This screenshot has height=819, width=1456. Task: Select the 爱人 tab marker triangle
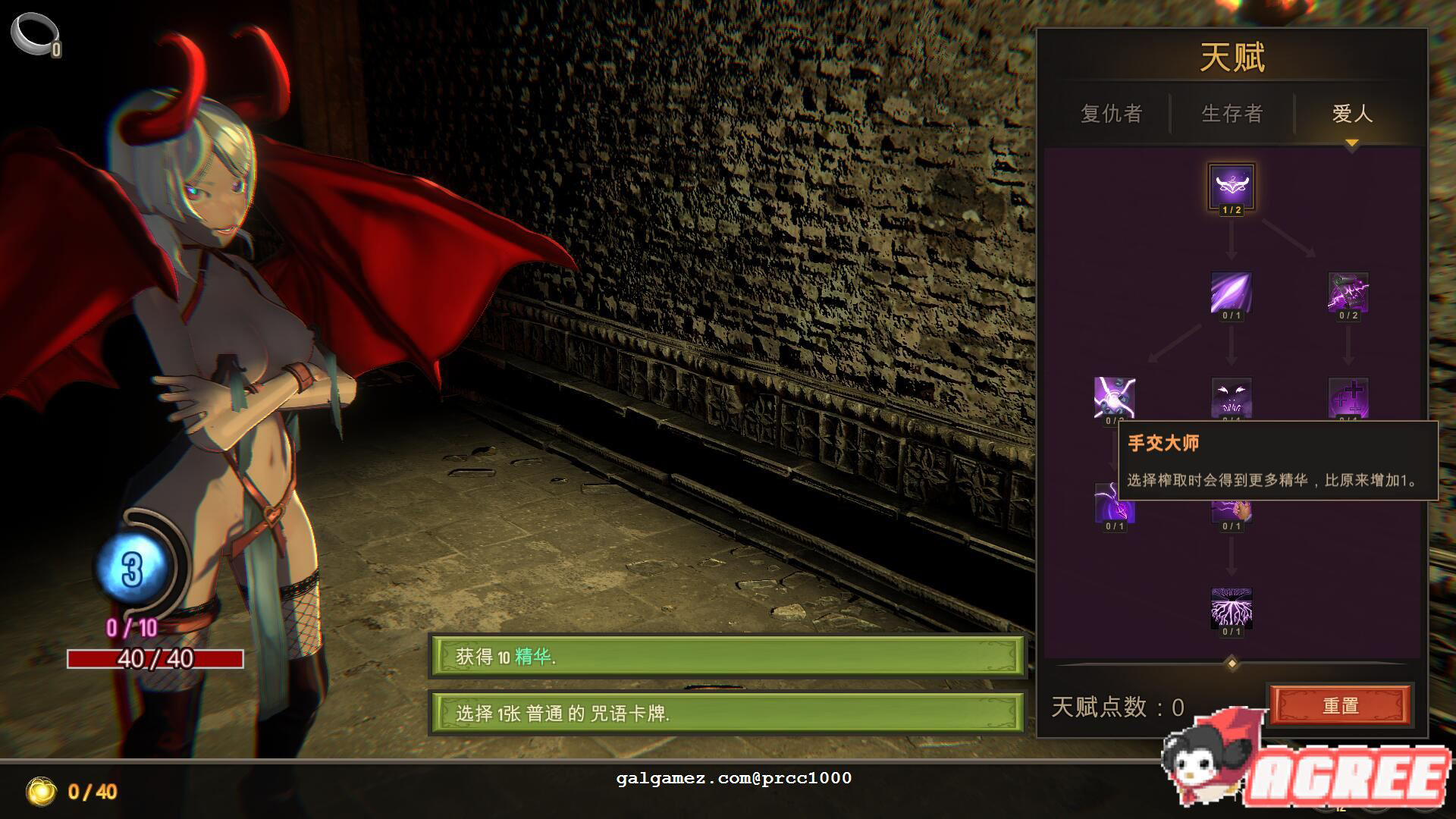[1354, 140]
